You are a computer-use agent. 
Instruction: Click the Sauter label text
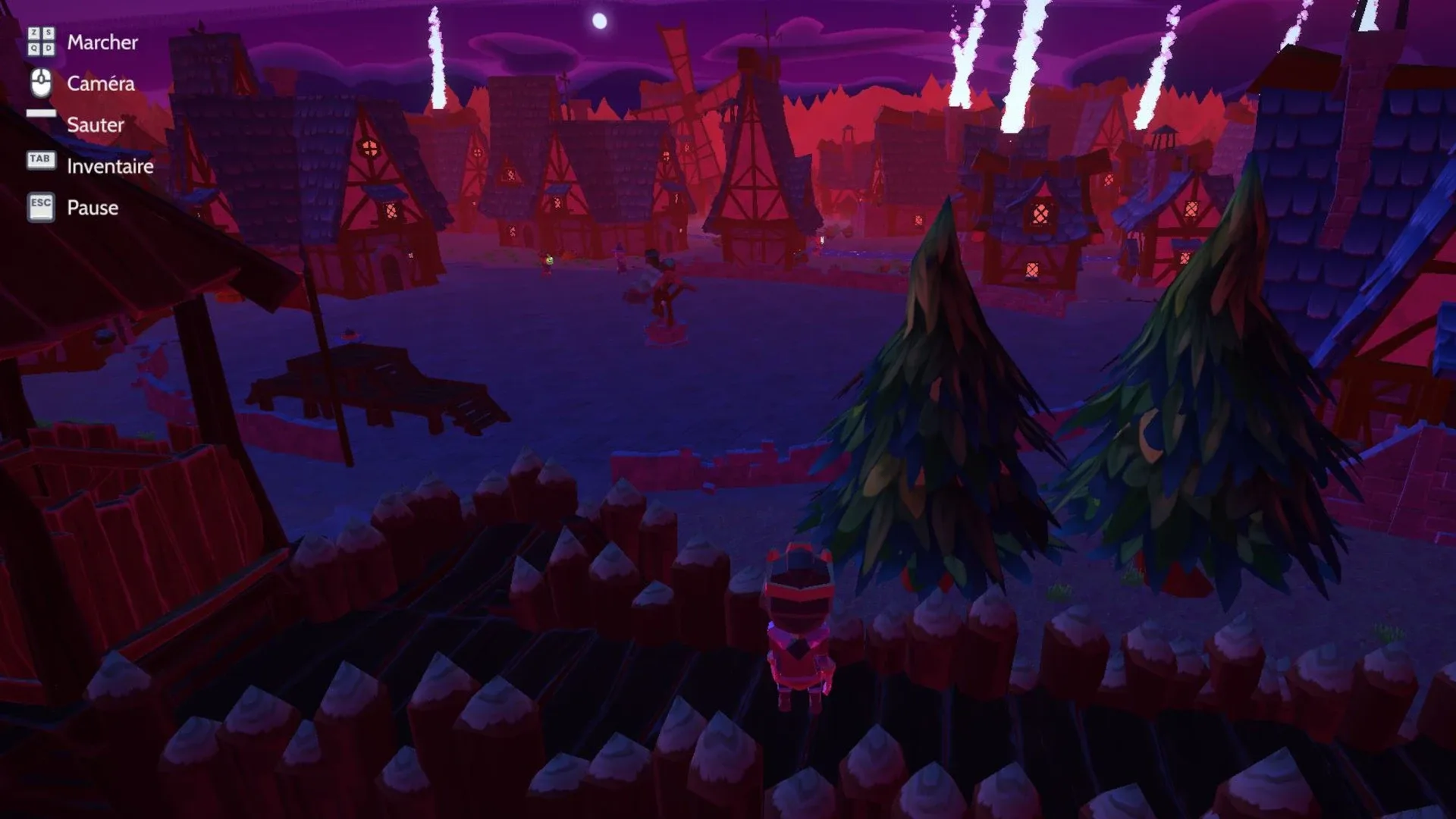pos(96,126)
